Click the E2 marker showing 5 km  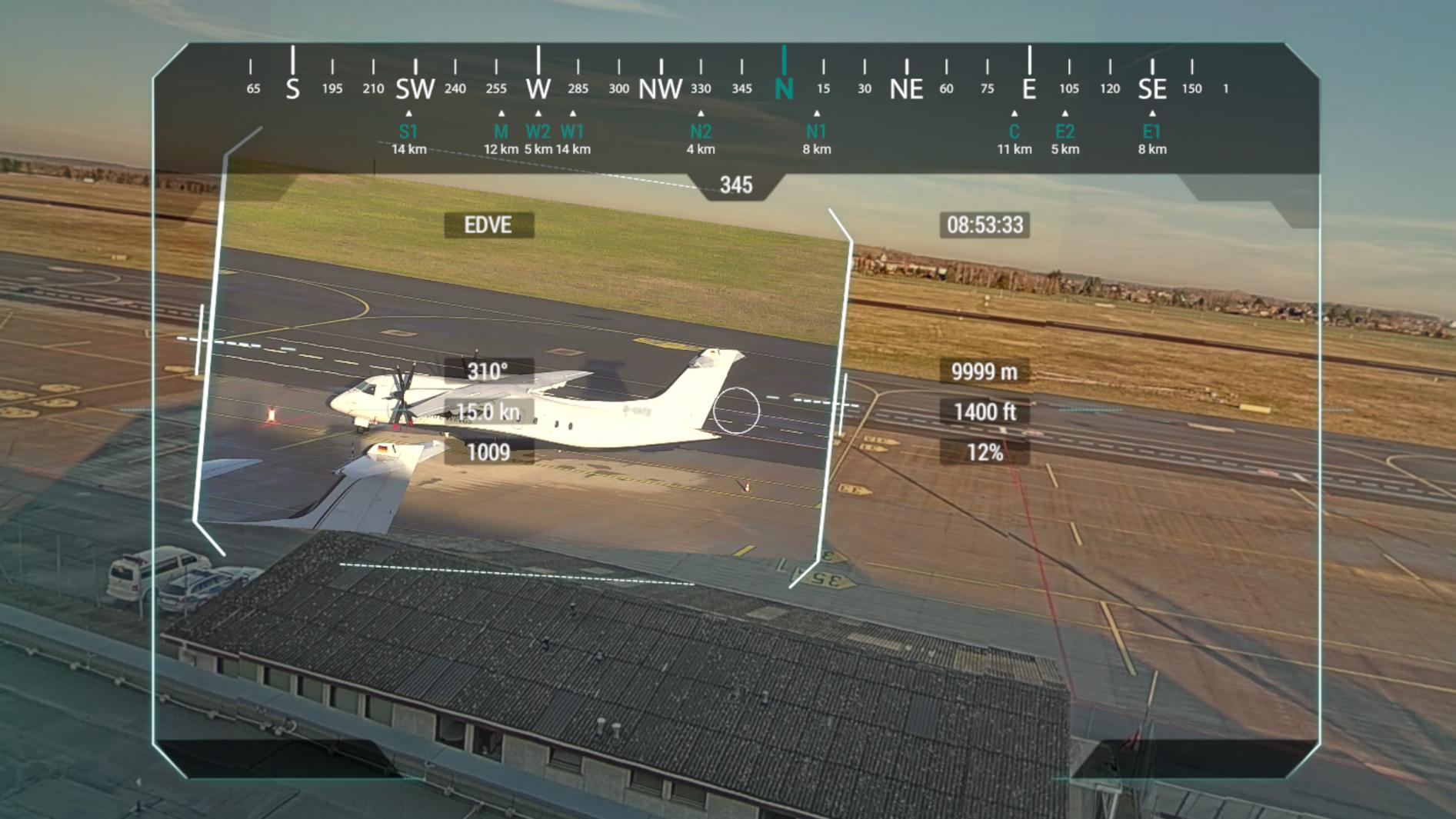click(x=1065, y=131)
